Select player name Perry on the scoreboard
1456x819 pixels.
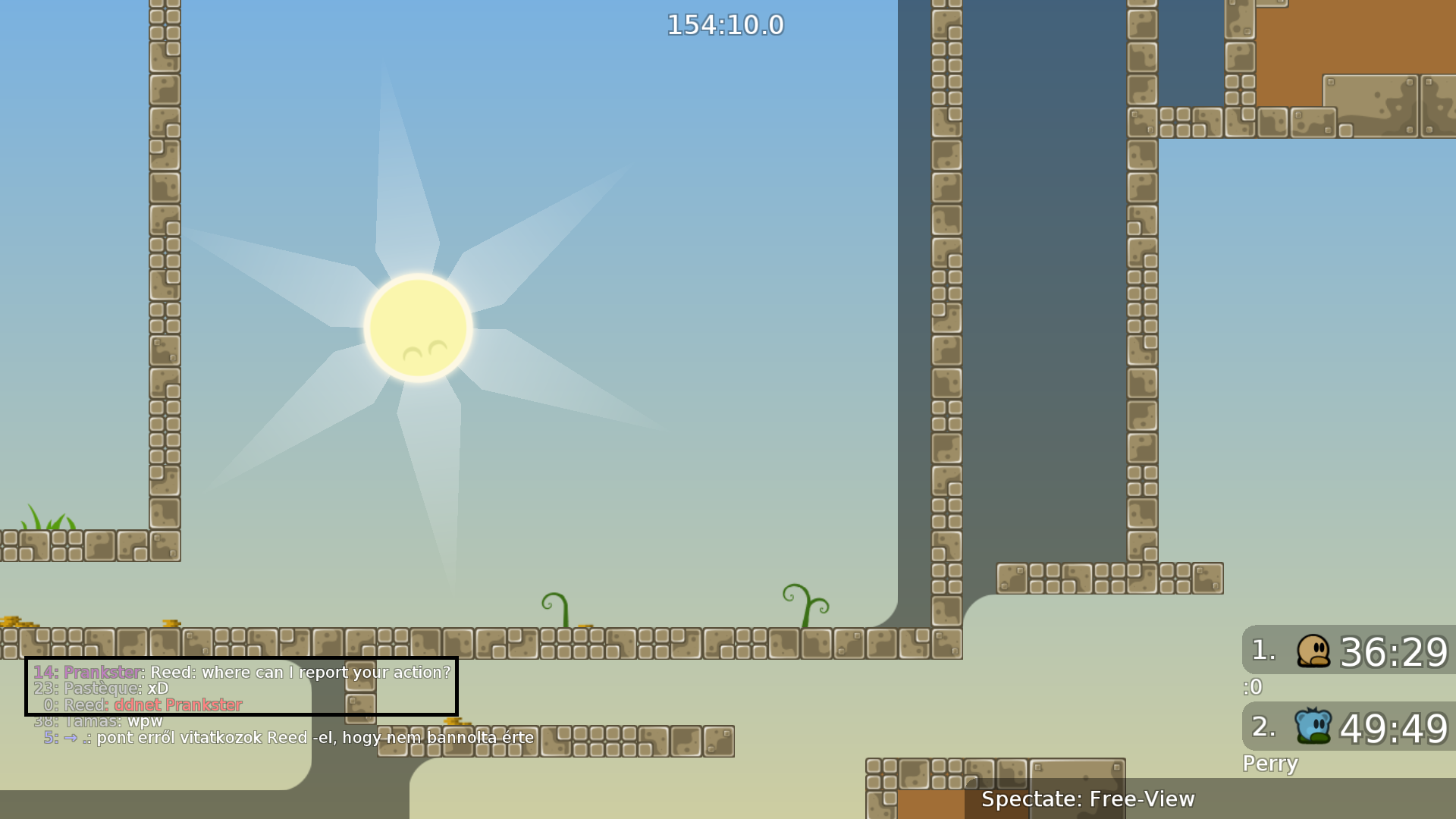point(1269,764)
